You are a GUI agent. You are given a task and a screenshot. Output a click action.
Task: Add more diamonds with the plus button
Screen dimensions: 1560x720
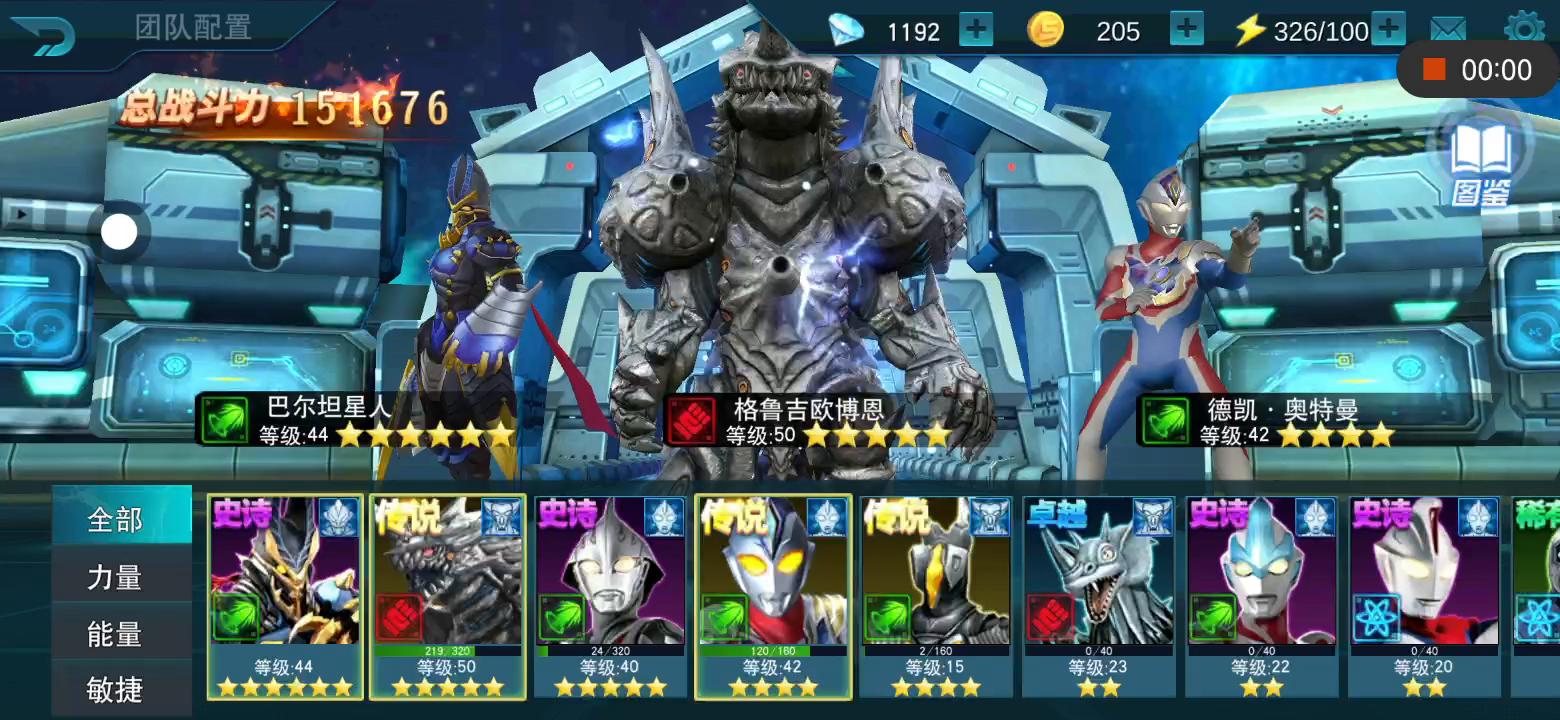(976, 30)
